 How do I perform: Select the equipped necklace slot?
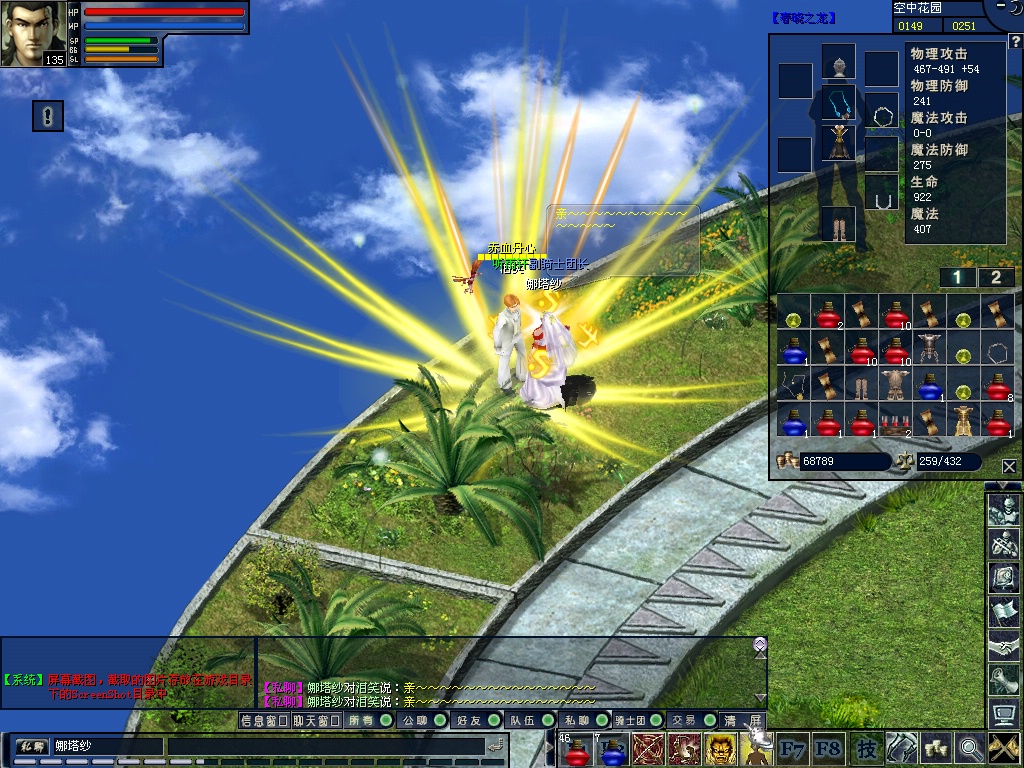pos(838,103)
